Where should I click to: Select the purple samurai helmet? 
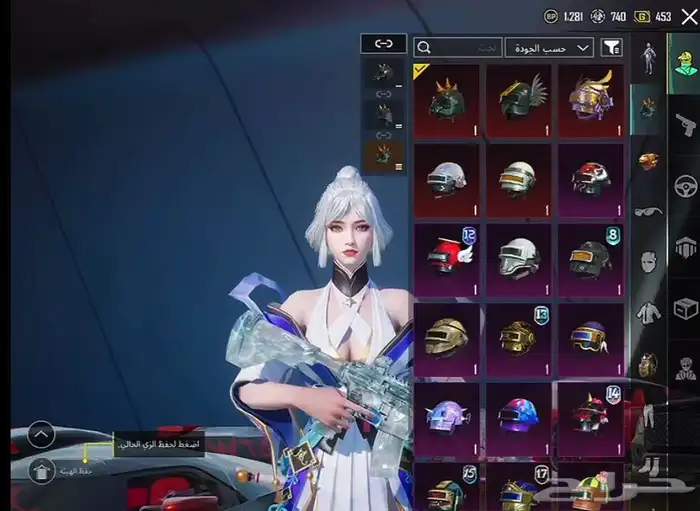click(590, 102)
